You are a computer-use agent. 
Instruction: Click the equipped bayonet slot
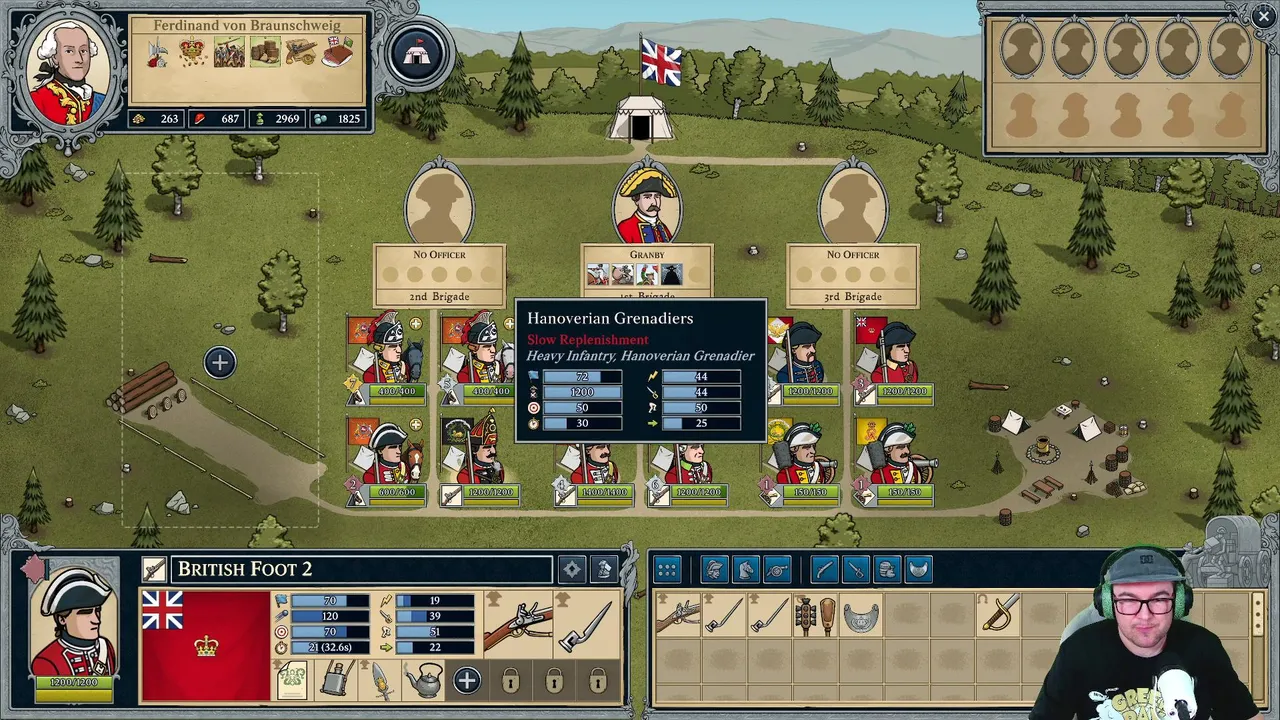coord(584,625)
